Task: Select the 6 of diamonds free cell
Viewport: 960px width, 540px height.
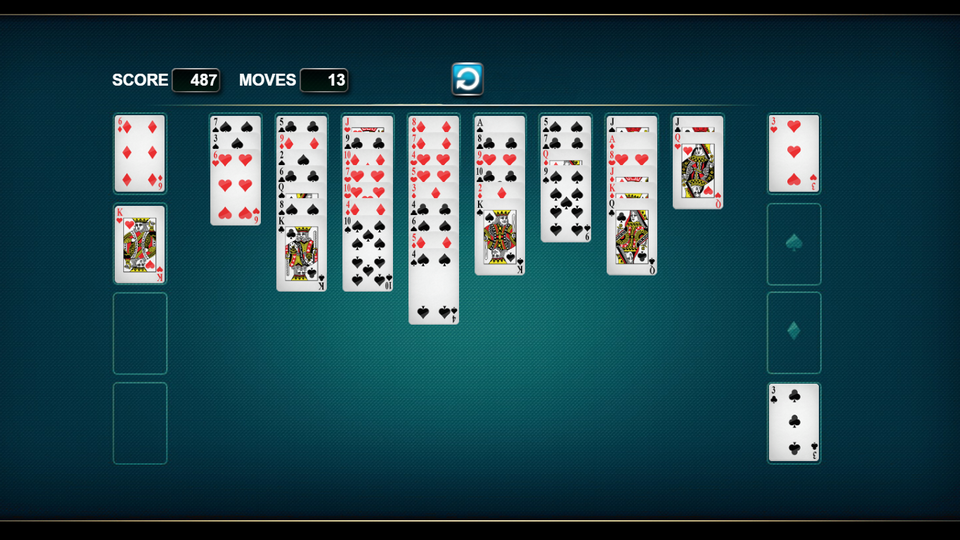Action: tap(140, 153)
